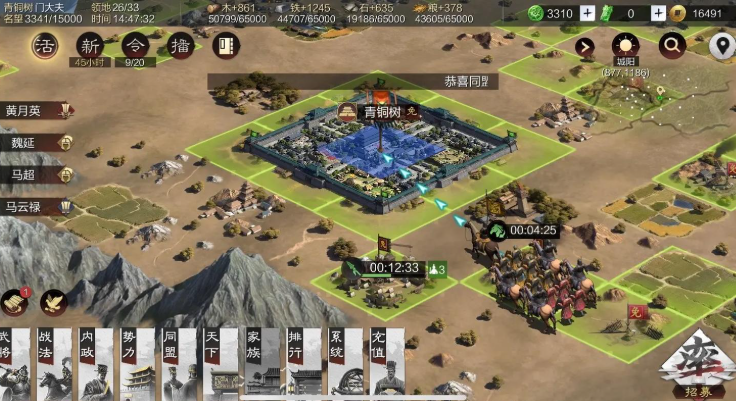This screenshot has width=736, height=401.
Task: Open the 武将 generals banner
Action: click(17, 363)
